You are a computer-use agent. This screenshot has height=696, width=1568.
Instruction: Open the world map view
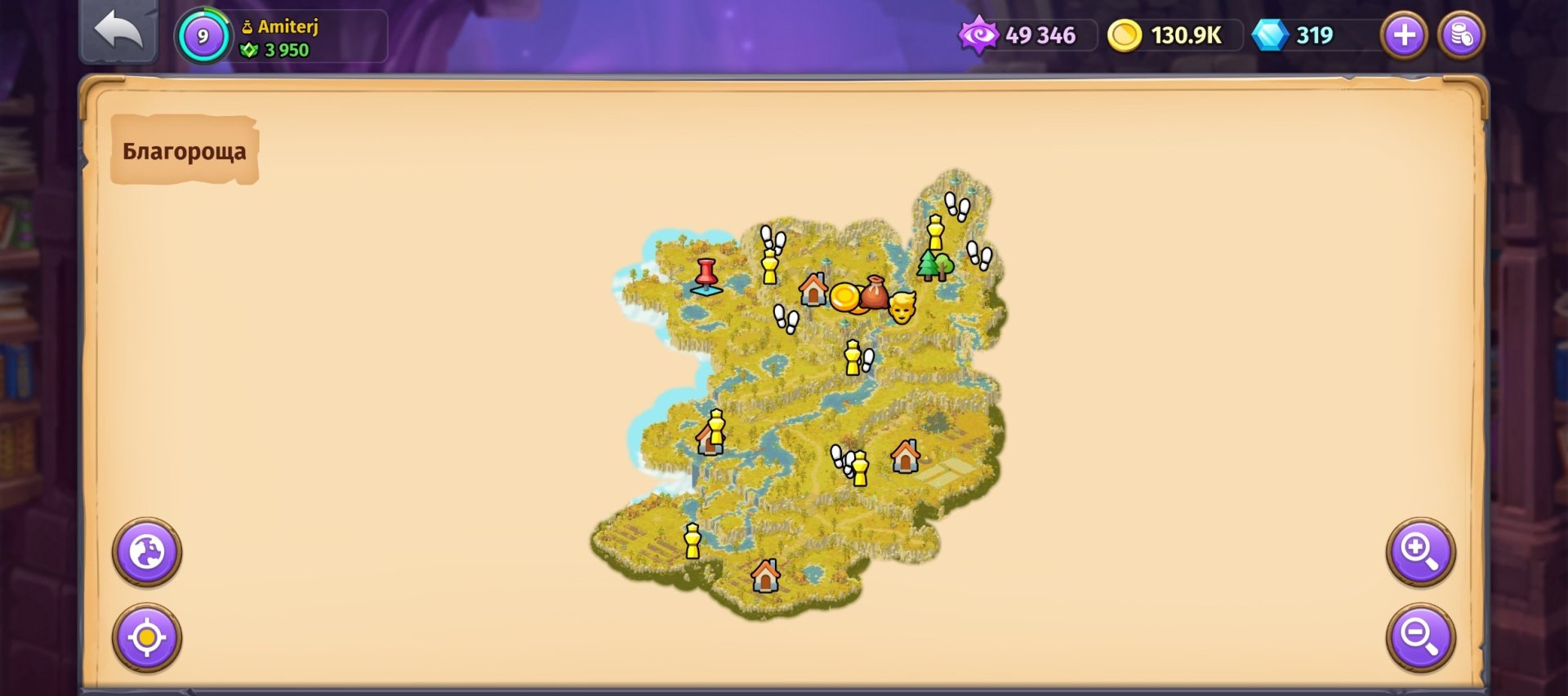145,552
